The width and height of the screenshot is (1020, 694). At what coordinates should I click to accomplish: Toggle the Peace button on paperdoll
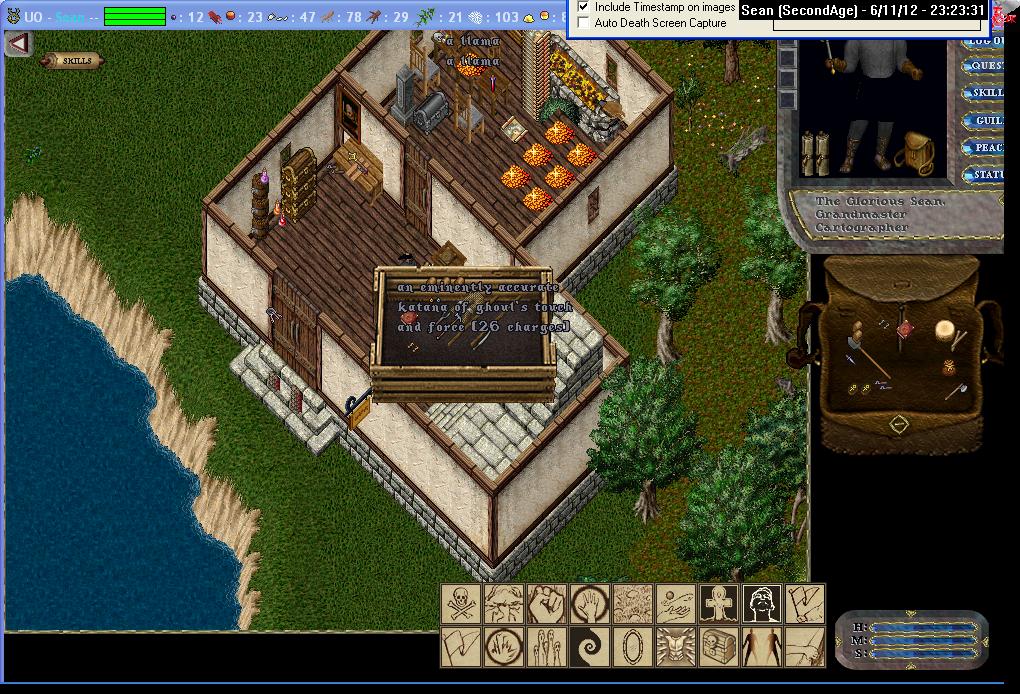pos(986,147)
